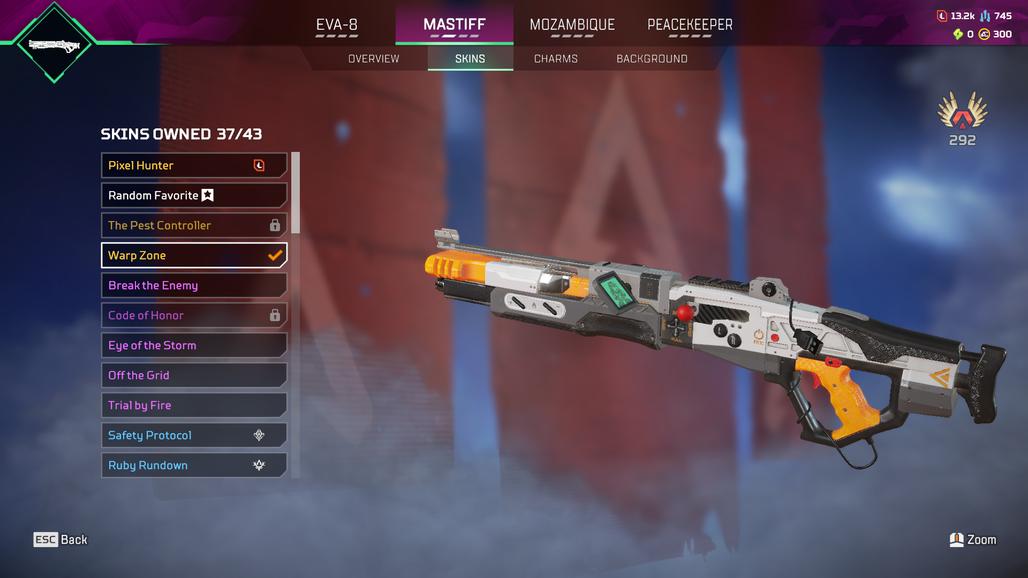
Task: Open the Peacekeeper weapon tab
Action: pos(690,25)
